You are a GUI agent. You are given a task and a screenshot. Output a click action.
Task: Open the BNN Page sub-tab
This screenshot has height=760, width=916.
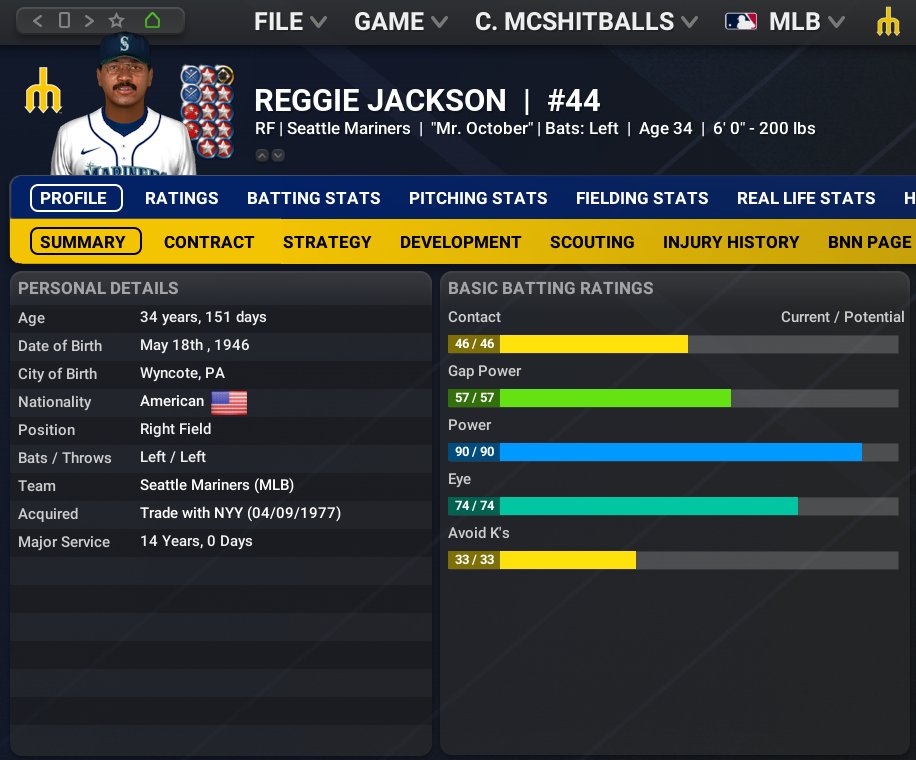(x=869, y=242)
